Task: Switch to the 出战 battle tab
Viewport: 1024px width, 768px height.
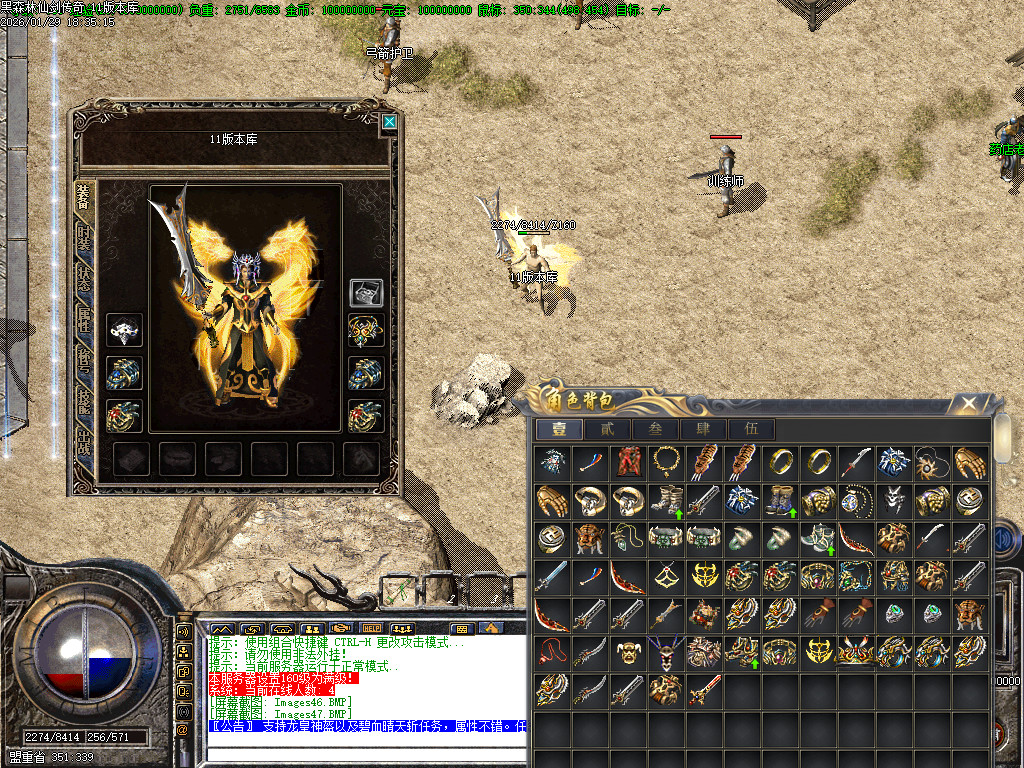Action: click(x=85, y=445)
